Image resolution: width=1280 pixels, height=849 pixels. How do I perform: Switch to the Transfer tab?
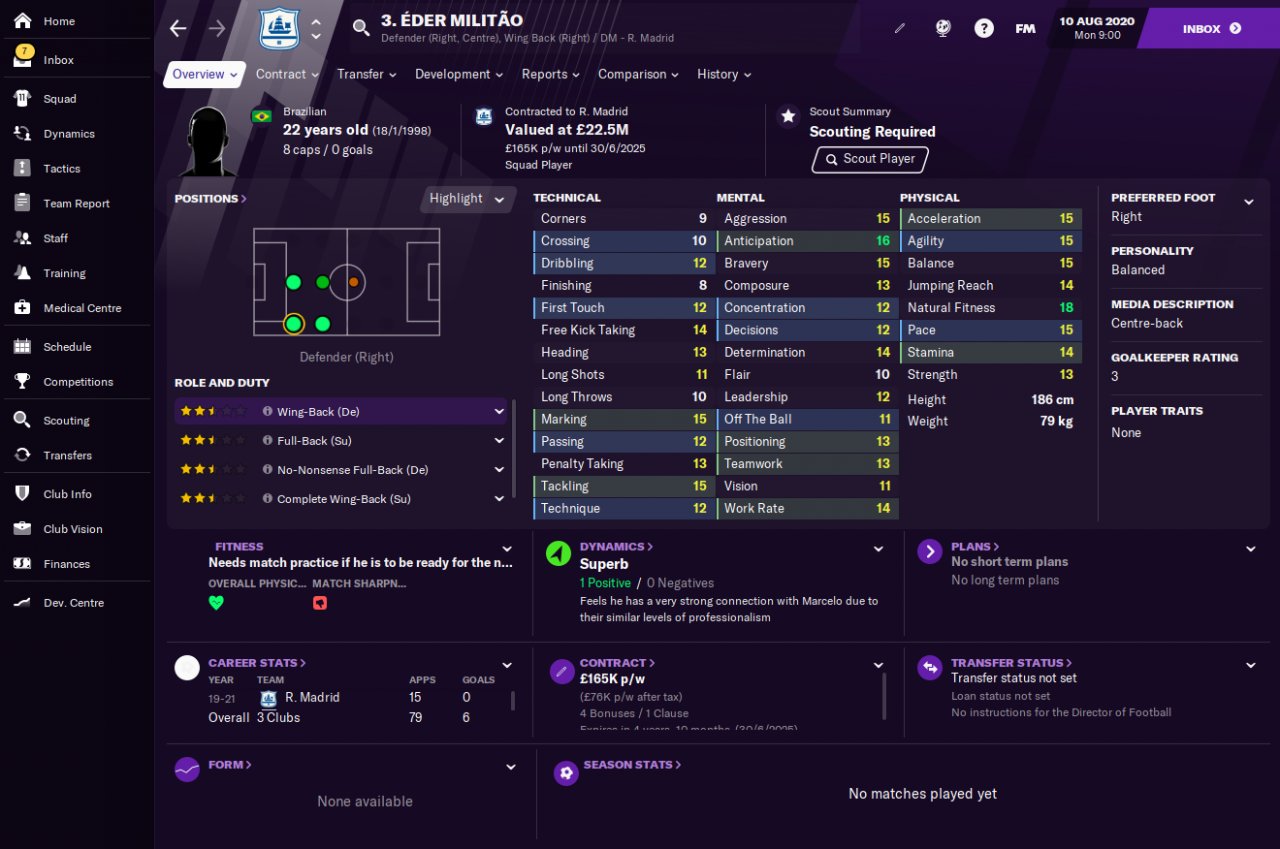366,74
